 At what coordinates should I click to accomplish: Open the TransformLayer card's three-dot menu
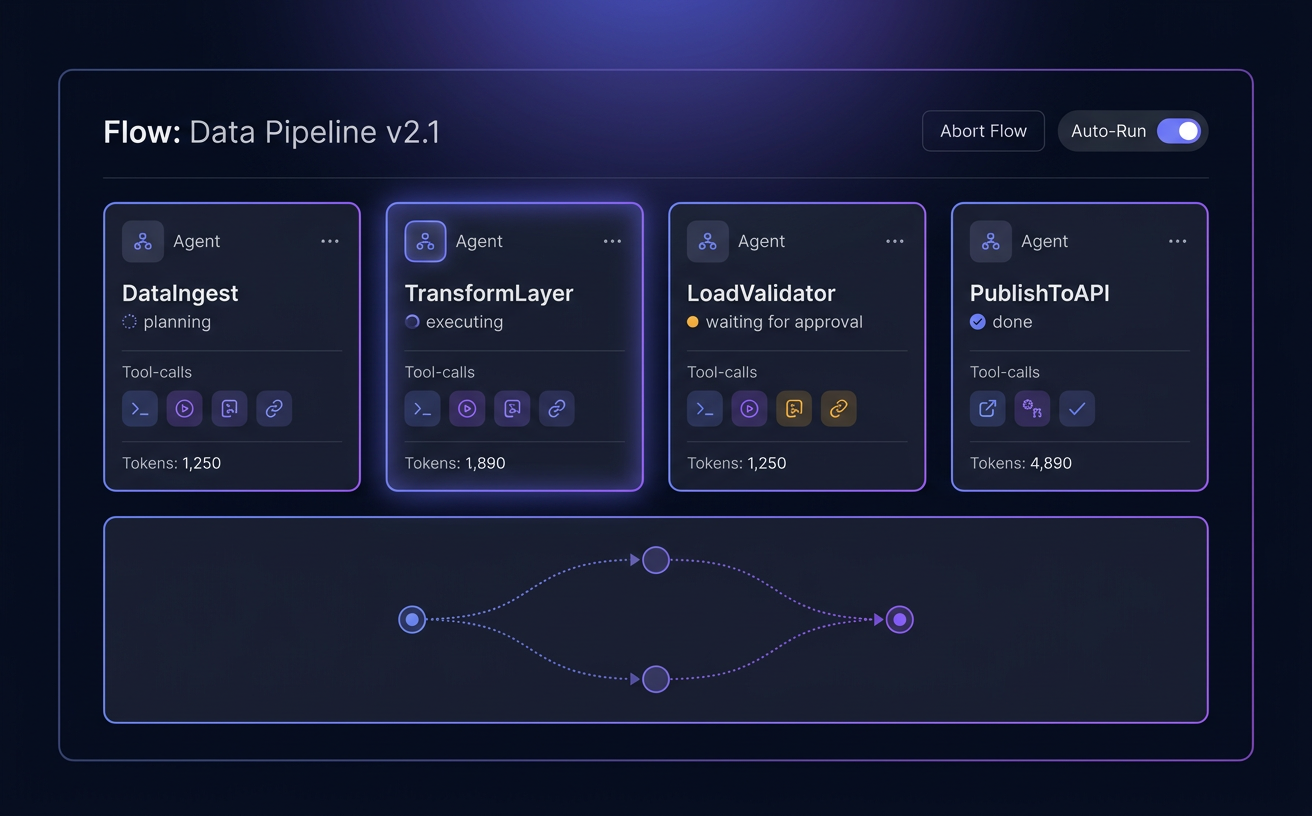coord(612,241)
